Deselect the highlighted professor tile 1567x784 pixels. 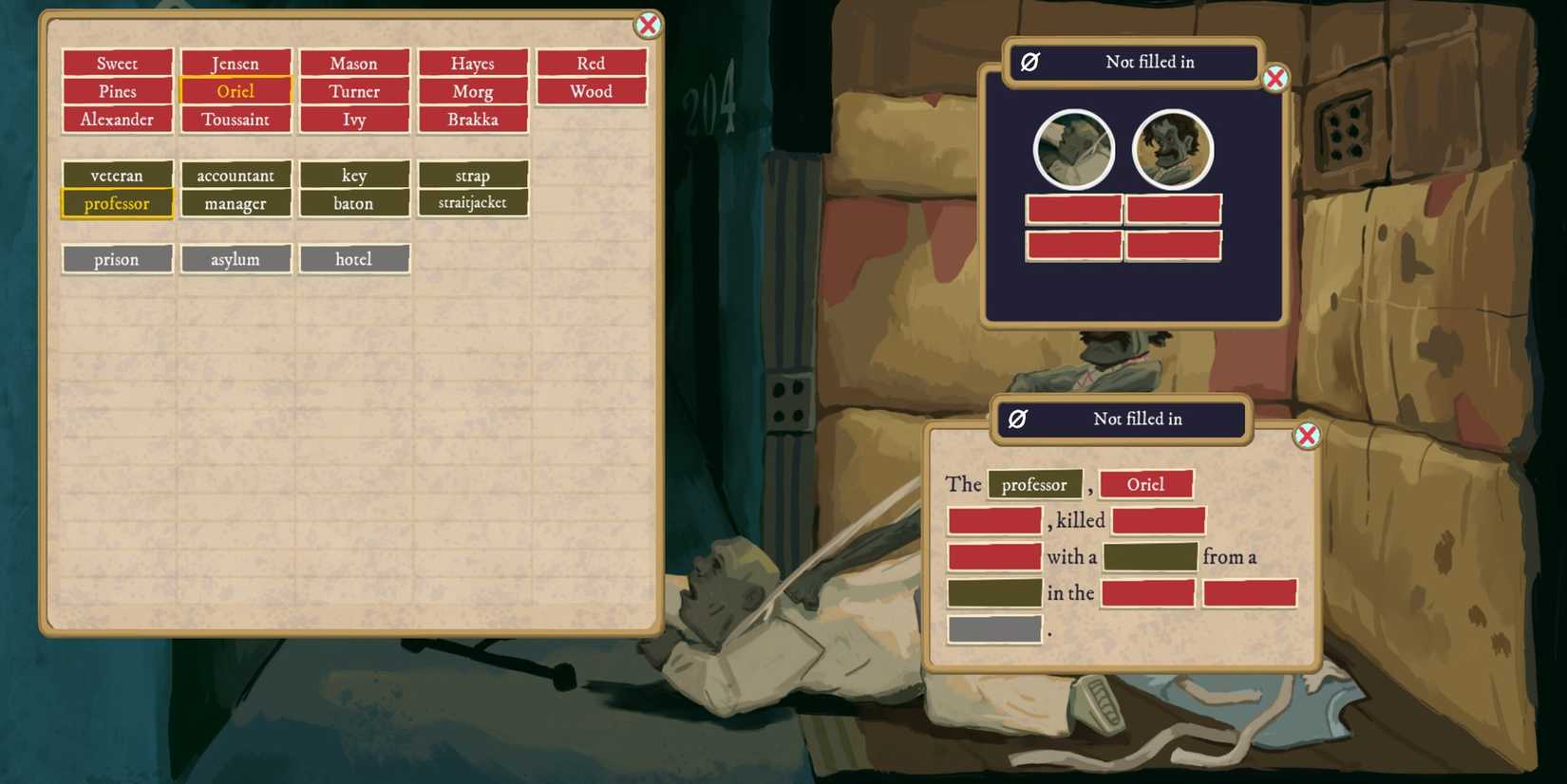[x=117, y=203]
